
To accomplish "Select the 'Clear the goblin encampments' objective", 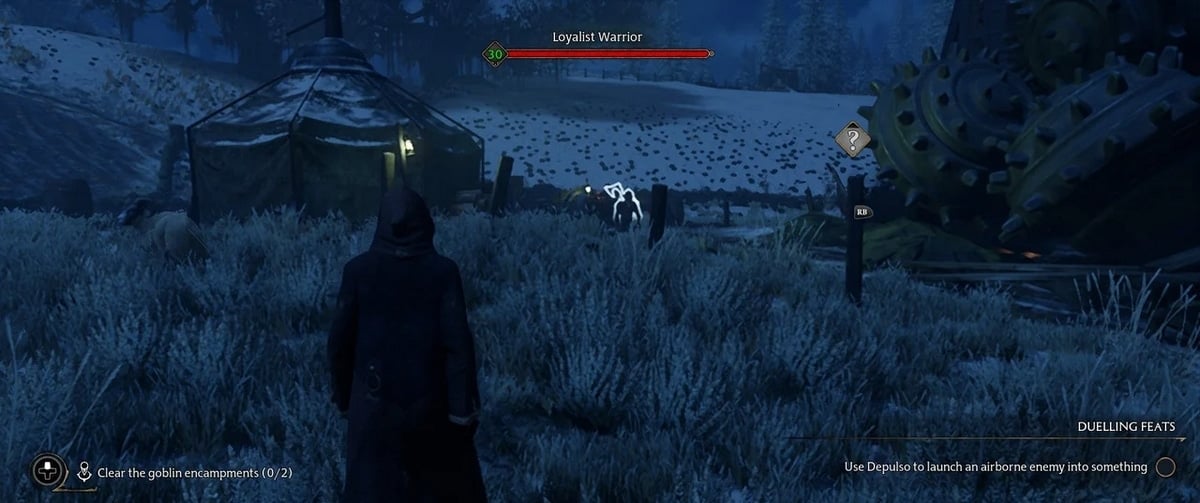I will pyautogui.click(x=194, y=471).
